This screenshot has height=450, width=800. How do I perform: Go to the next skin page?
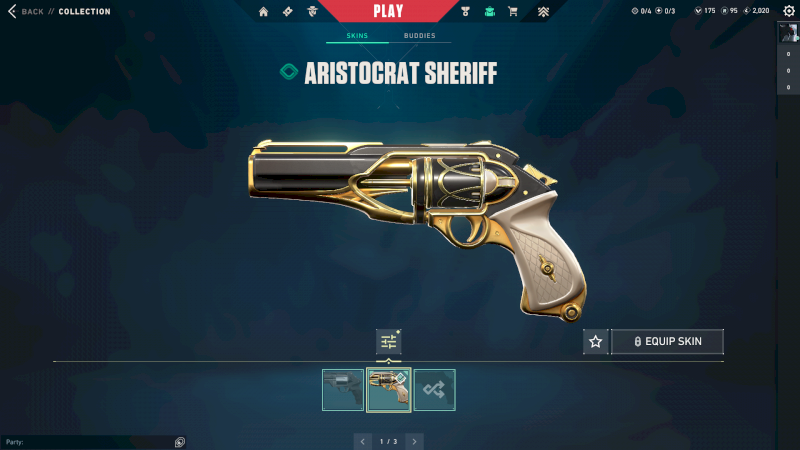click(415, 441)
